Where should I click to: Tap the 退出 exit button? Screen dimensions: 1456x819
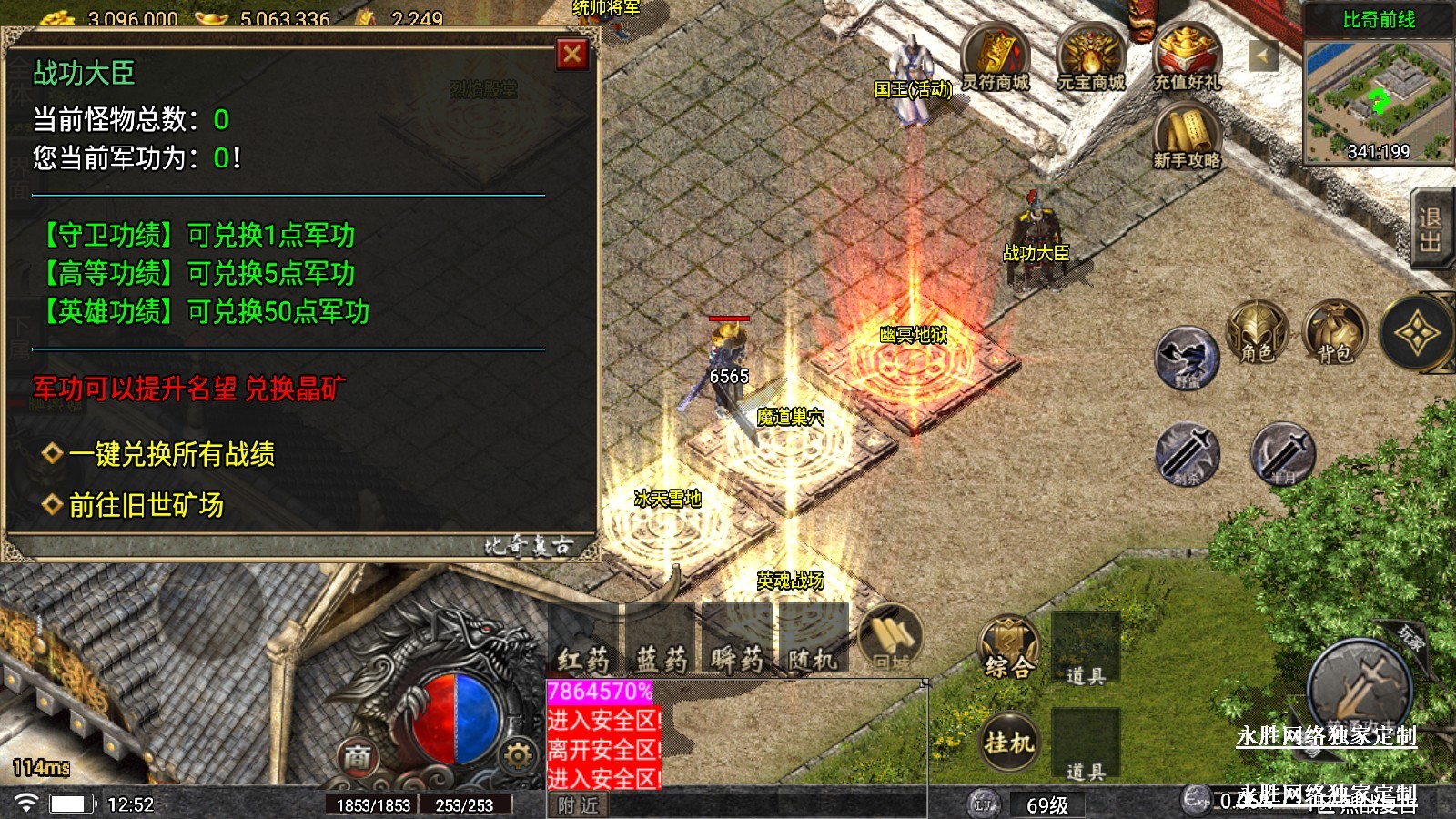coord(1430,229)
